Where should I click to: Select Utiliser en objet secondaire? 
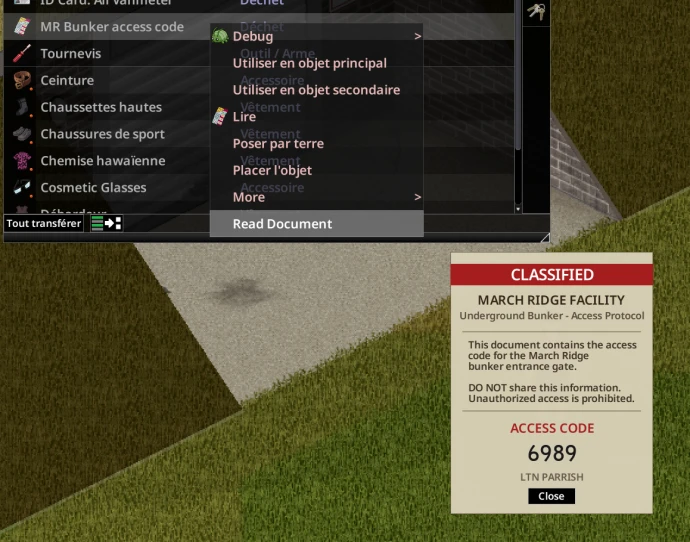coord(315,90)
